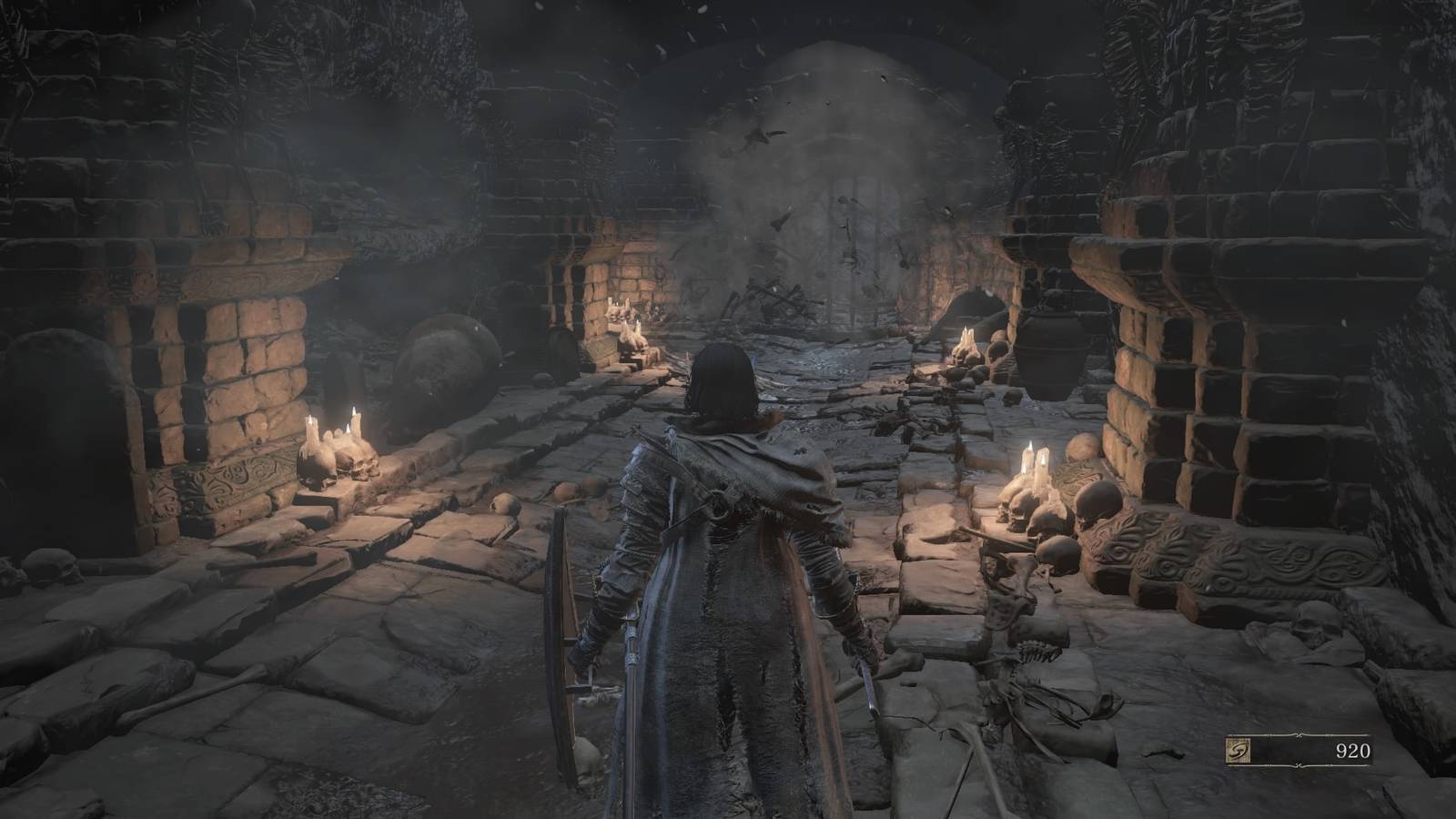
Task: Select the souls counter showing 920
Action: click(x=1355, y=752)
